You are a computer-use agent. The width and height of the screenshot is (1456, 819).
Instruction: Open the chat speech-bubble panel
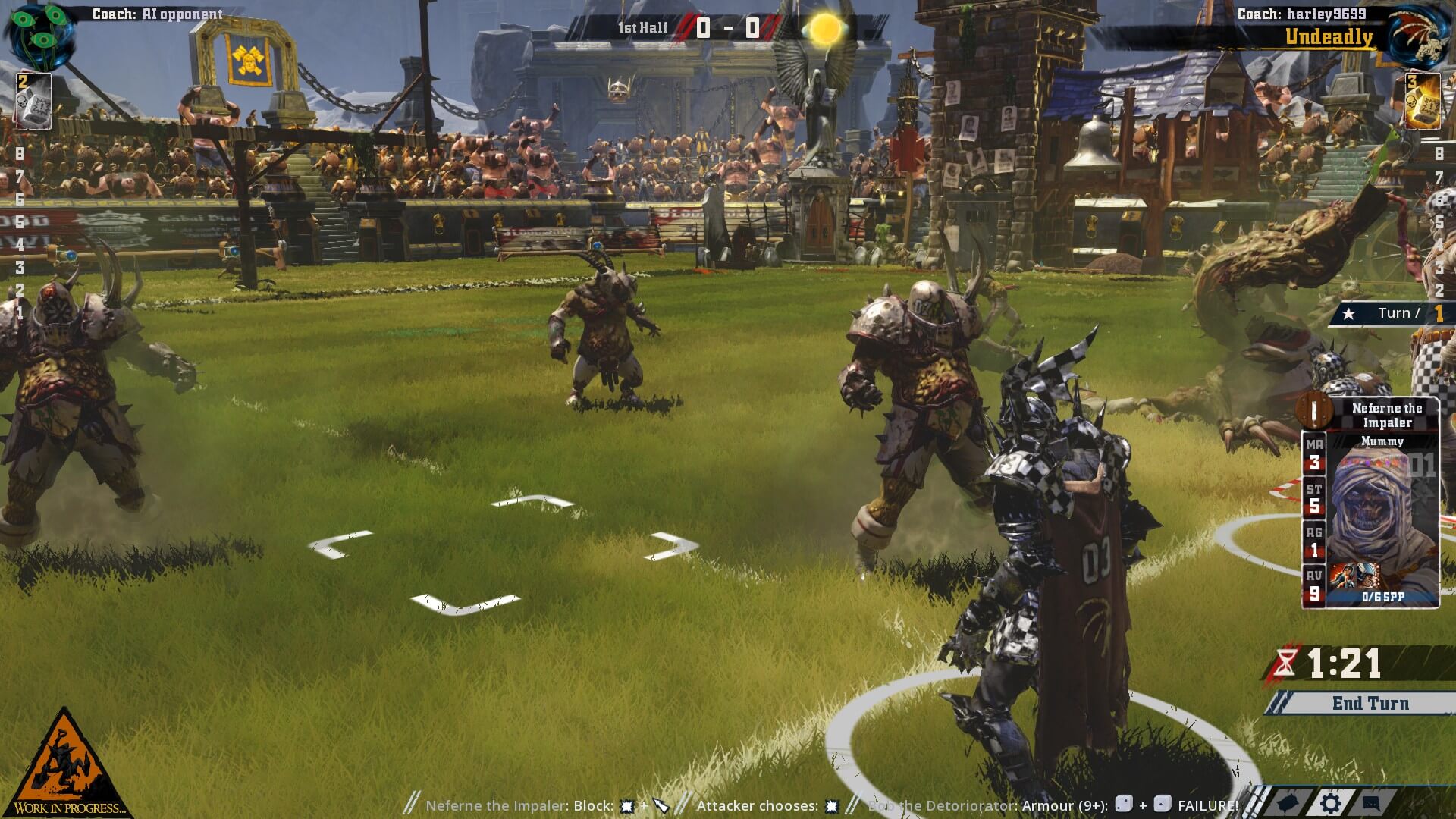1371,803
